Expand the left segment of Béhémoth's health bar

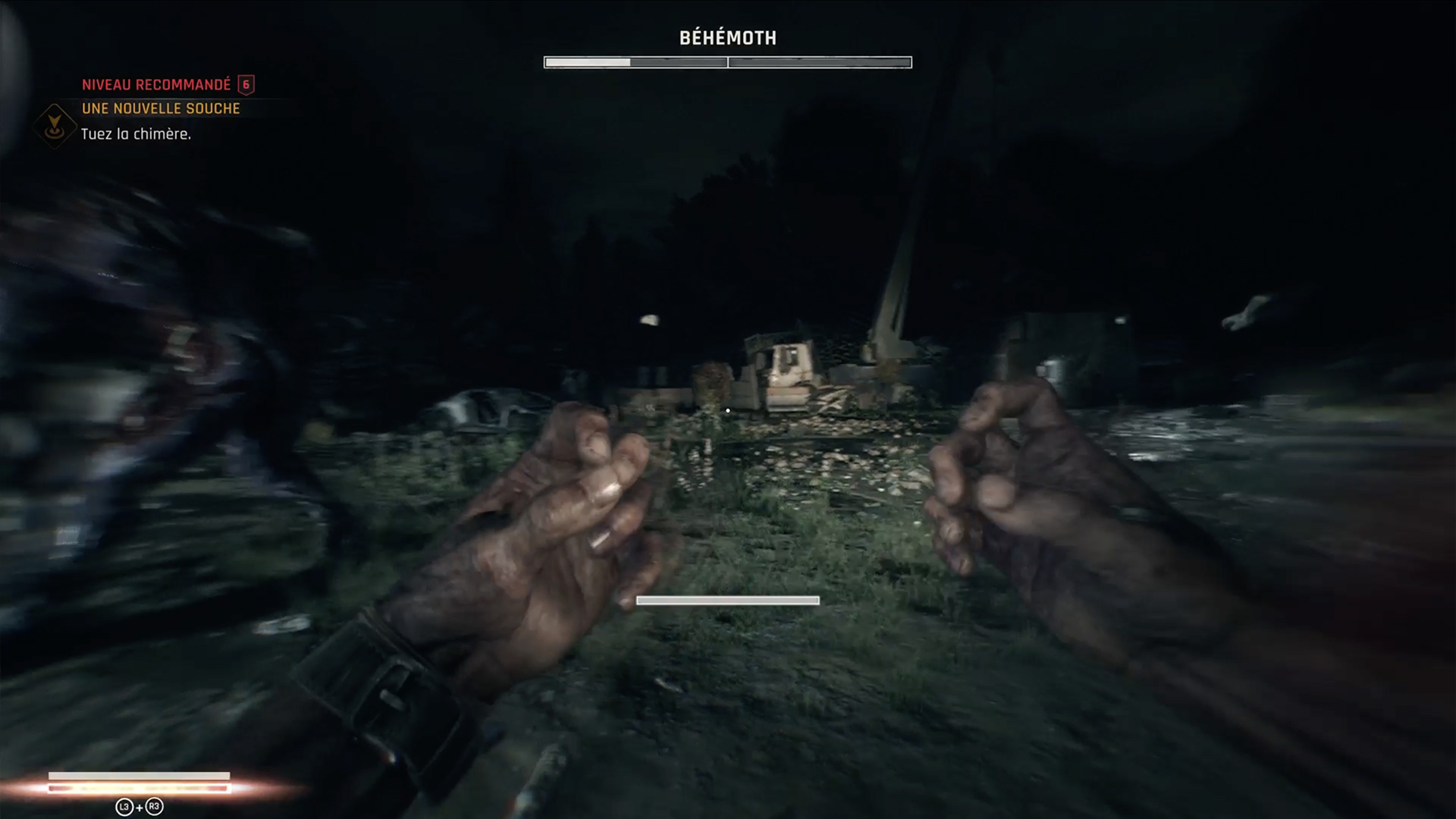point(637,62)
